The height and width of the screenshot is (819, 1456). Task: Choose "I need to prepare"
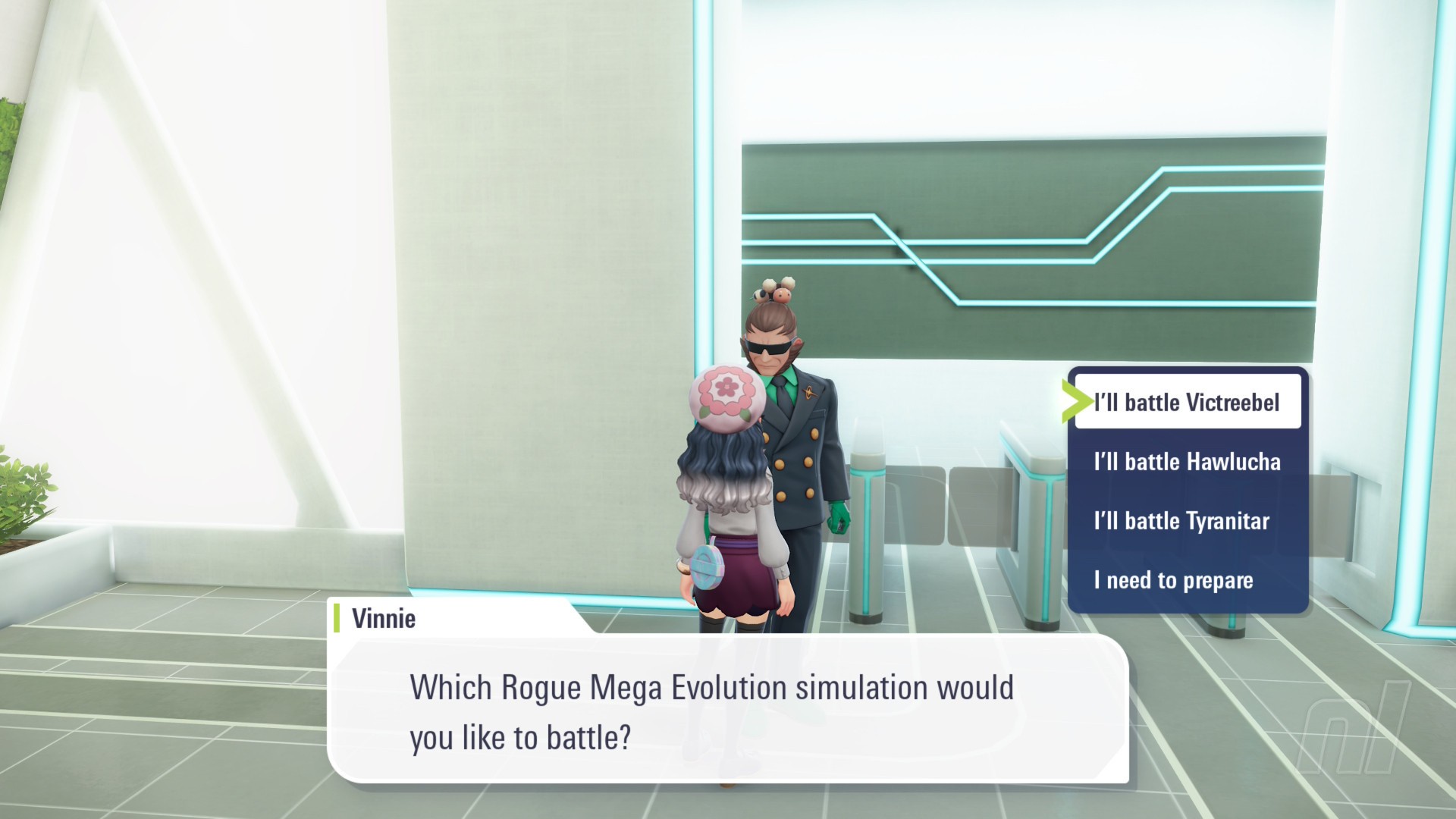click(x=1173, y=580)
